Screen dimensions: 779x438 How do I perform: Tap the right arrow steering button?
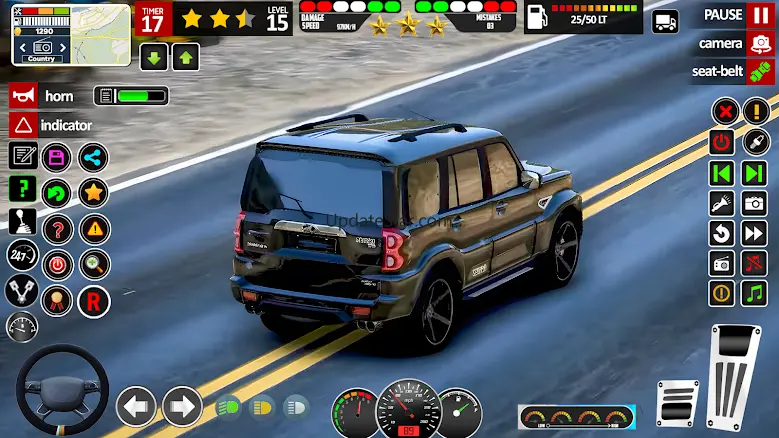(x=182, y=407)
